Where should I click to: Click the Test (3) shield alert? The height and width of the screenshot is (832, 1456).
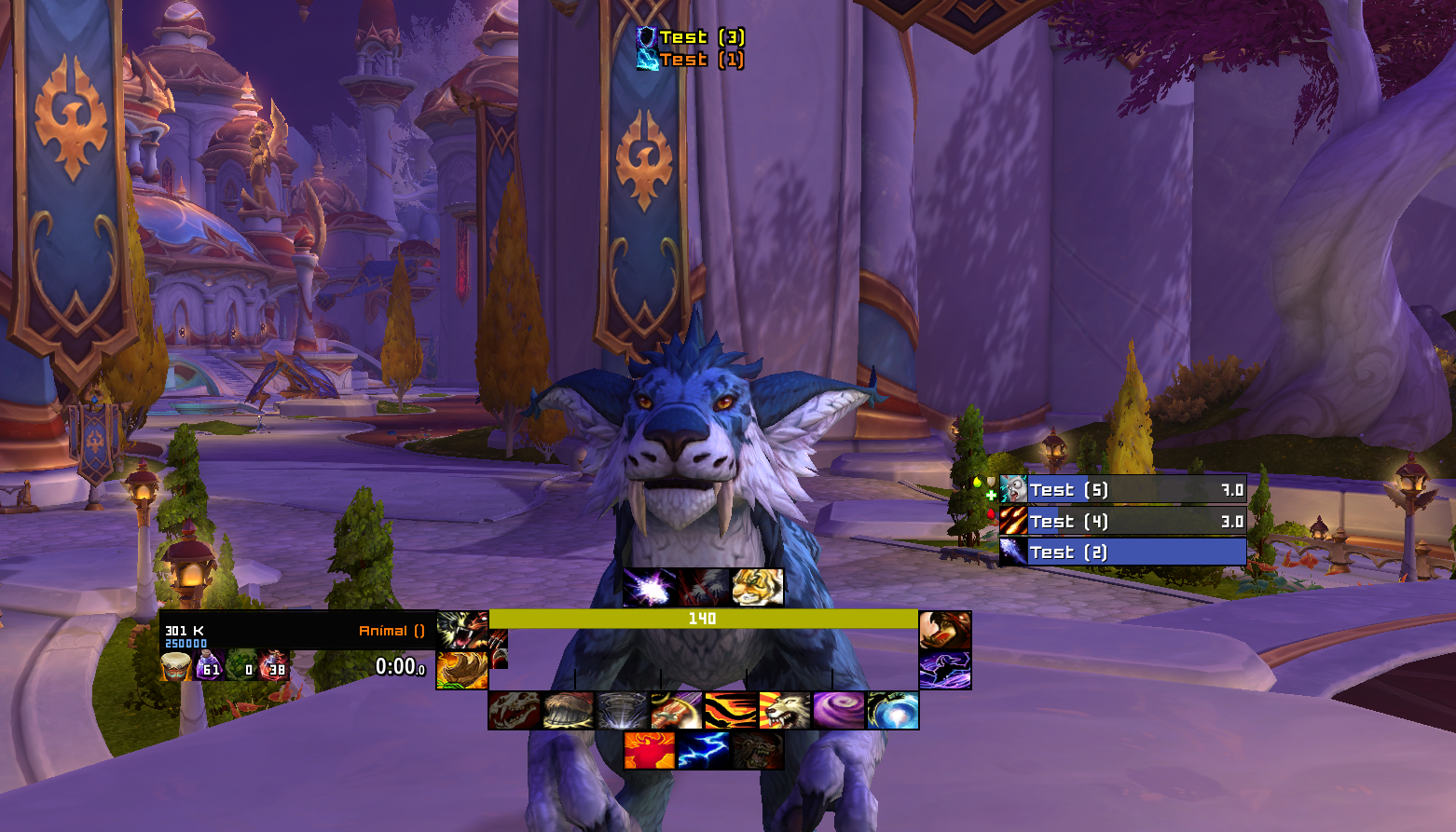691,37
